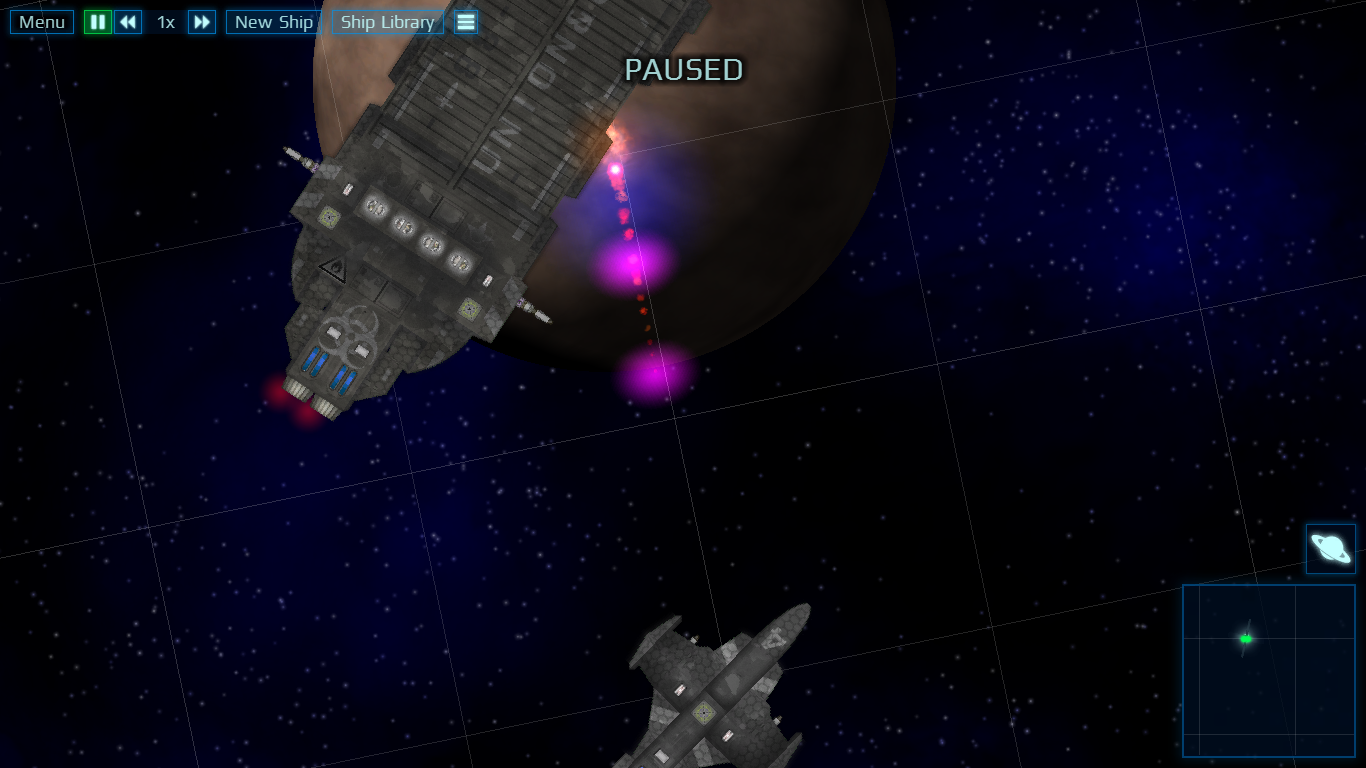Create a New Ship

tap(274, 22)
